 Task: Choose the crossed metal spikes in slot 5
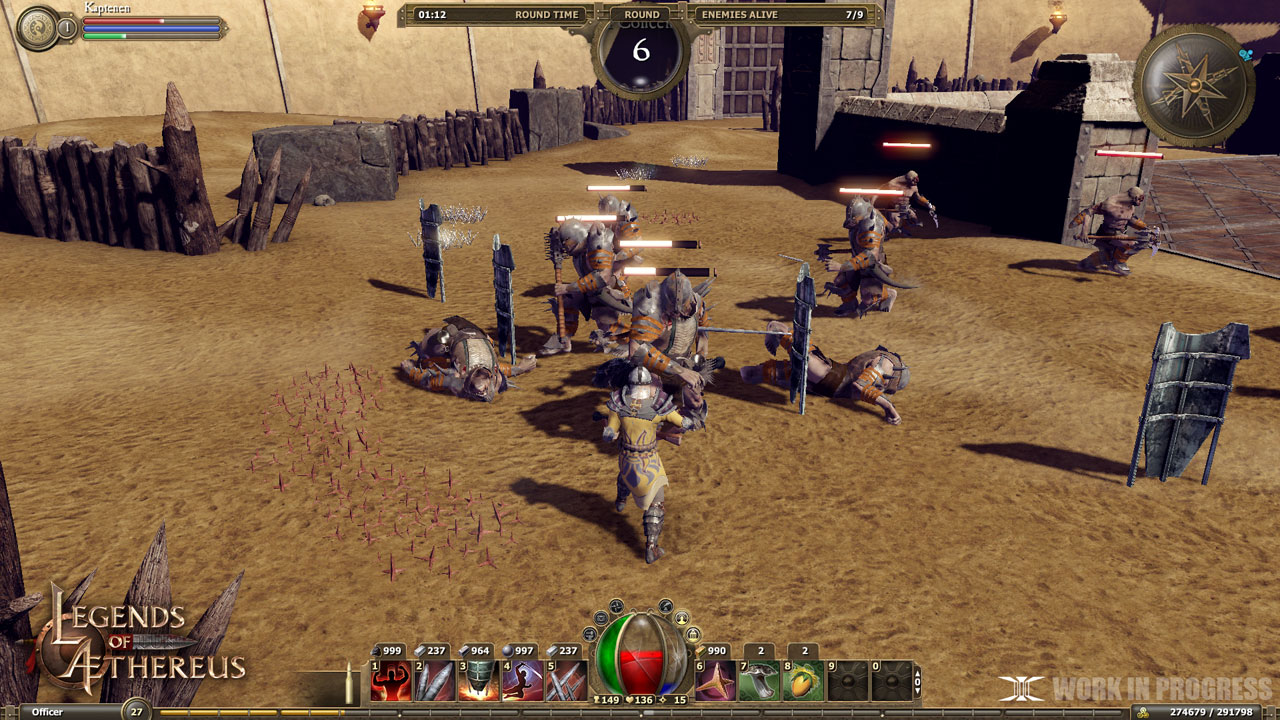(566, 681)
